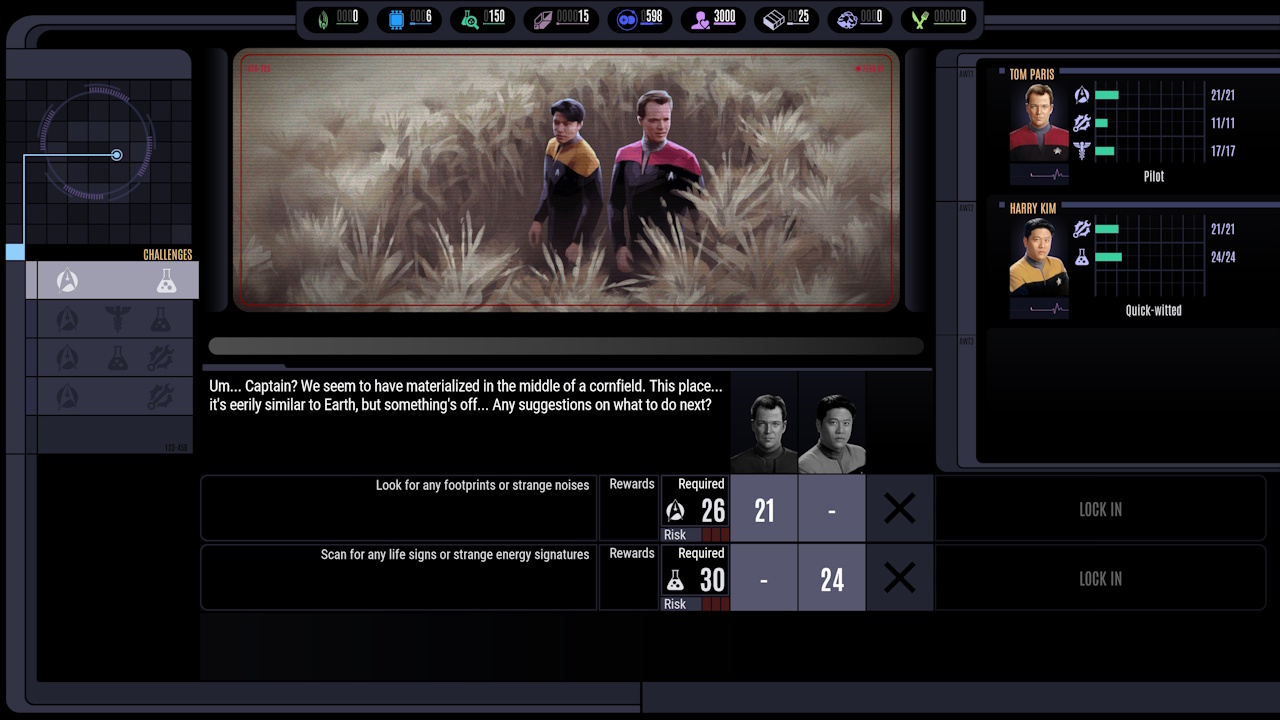Lock in the life signs scan option
1280x720 pixels.
coord(1100,578)
